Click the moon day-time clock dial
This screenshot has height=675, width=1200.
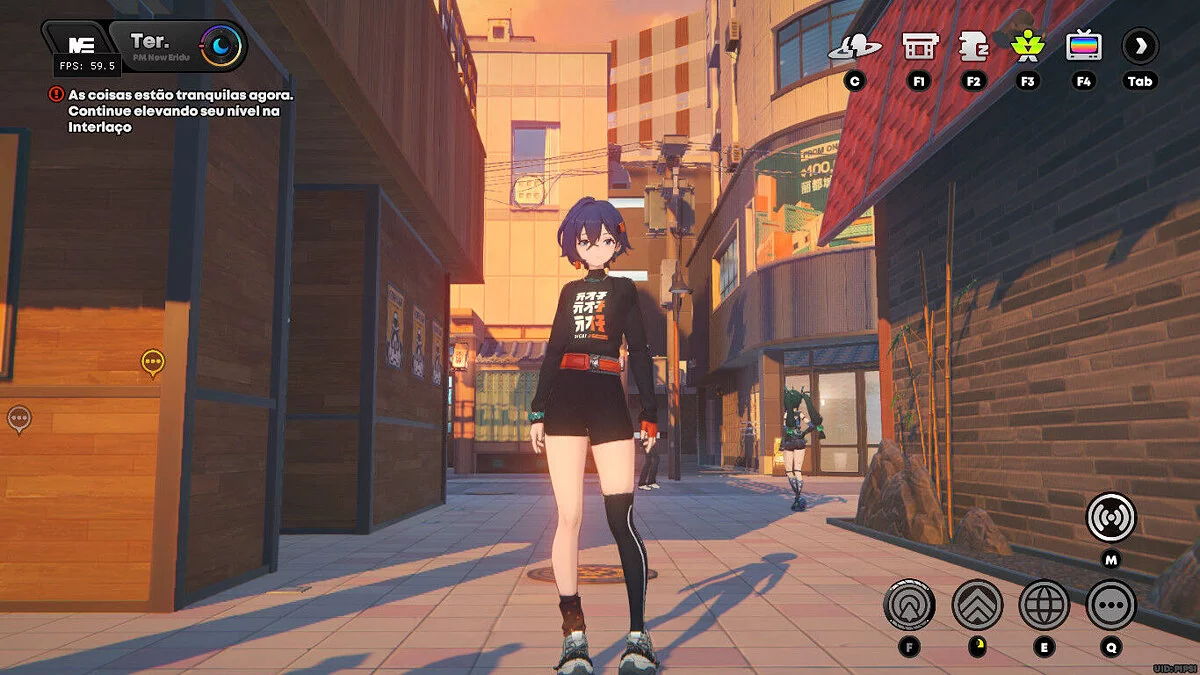pos(220,45)
